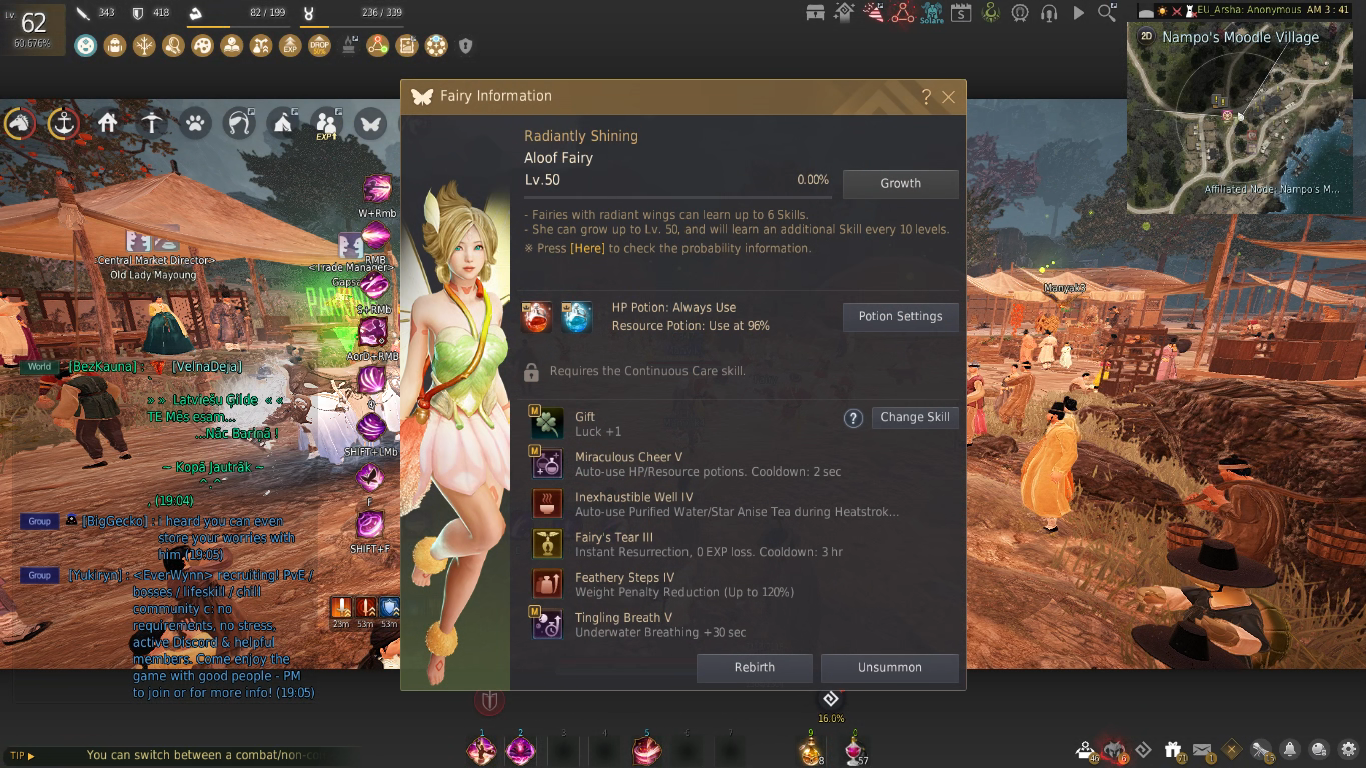Open Potion Settings for the fairy
This screenshot has height=768, width=1366.
900,317
